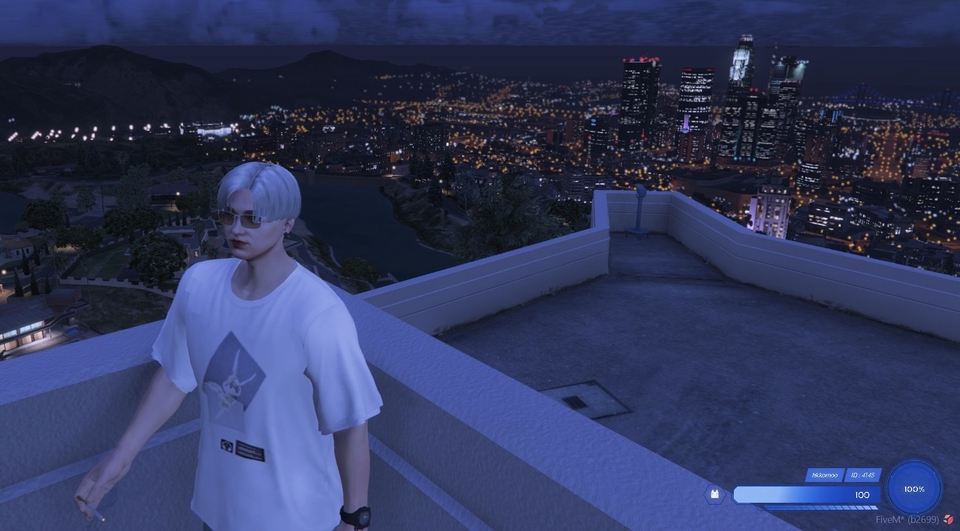Select the Hickomoo player name tag

click(824, 475)
